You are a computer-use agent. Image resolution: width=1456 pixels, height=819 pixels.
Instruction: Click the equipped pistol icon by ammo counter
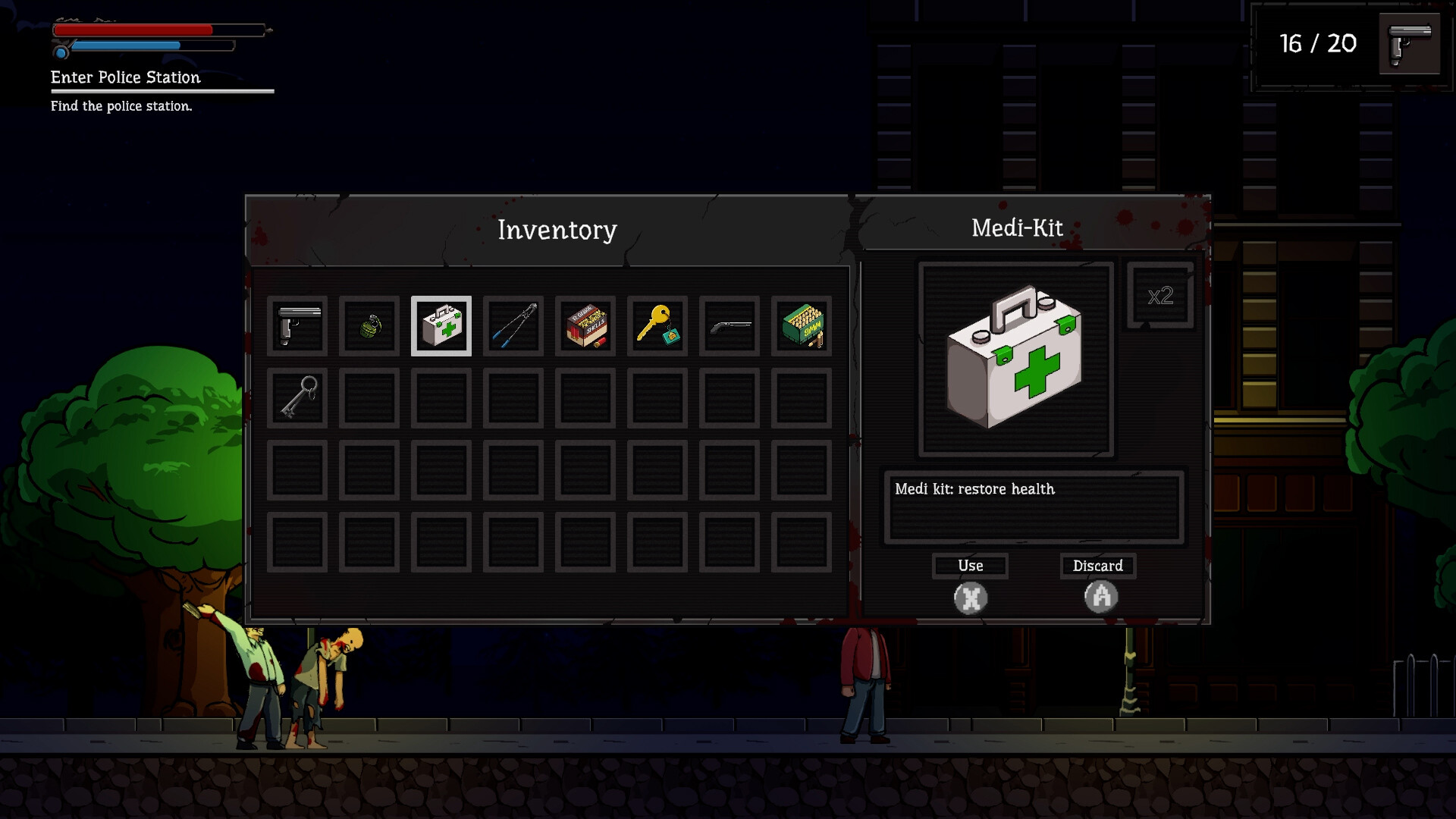[1409, 43]
